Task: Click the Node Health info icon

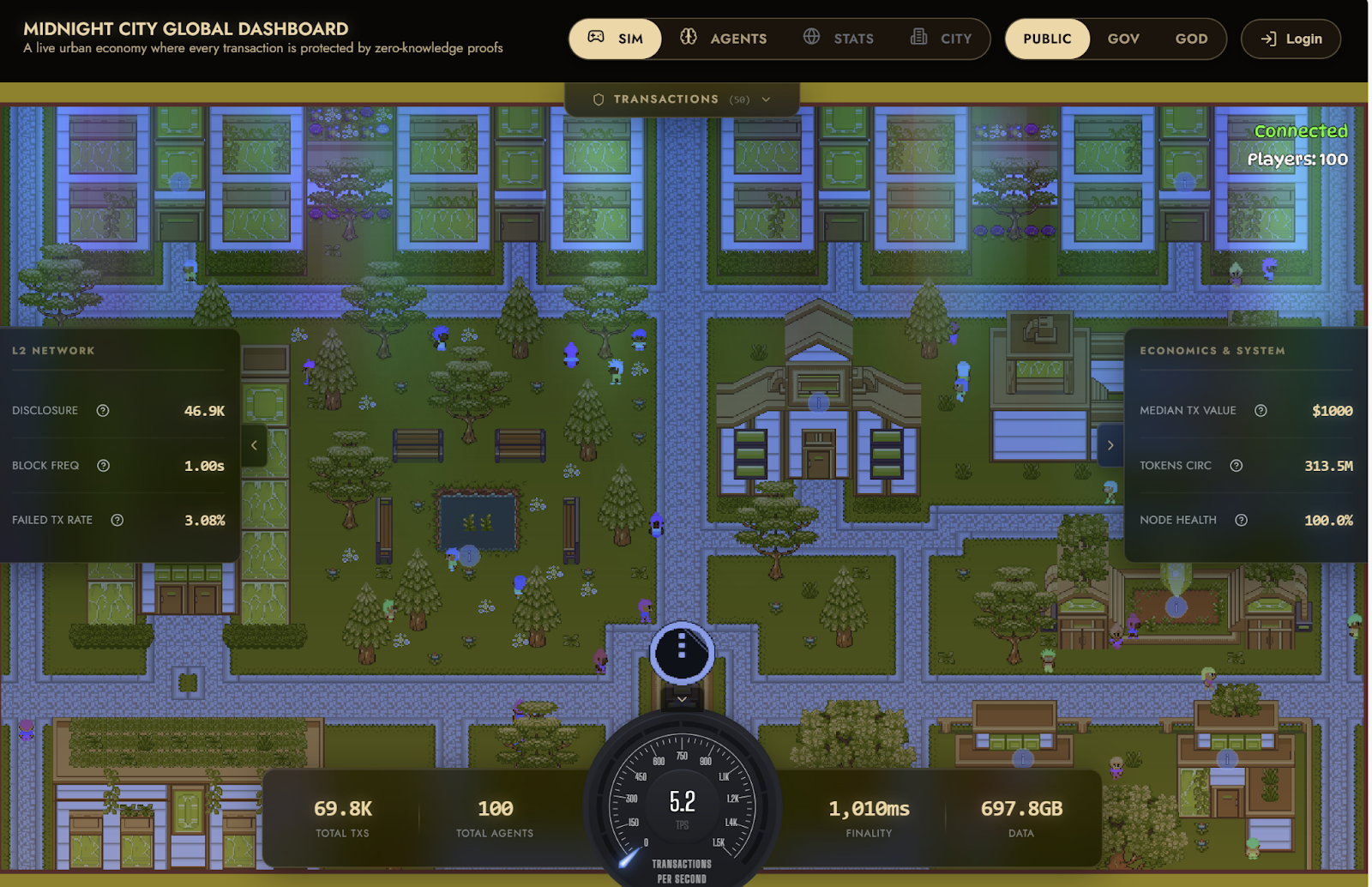Action: 1241,520
